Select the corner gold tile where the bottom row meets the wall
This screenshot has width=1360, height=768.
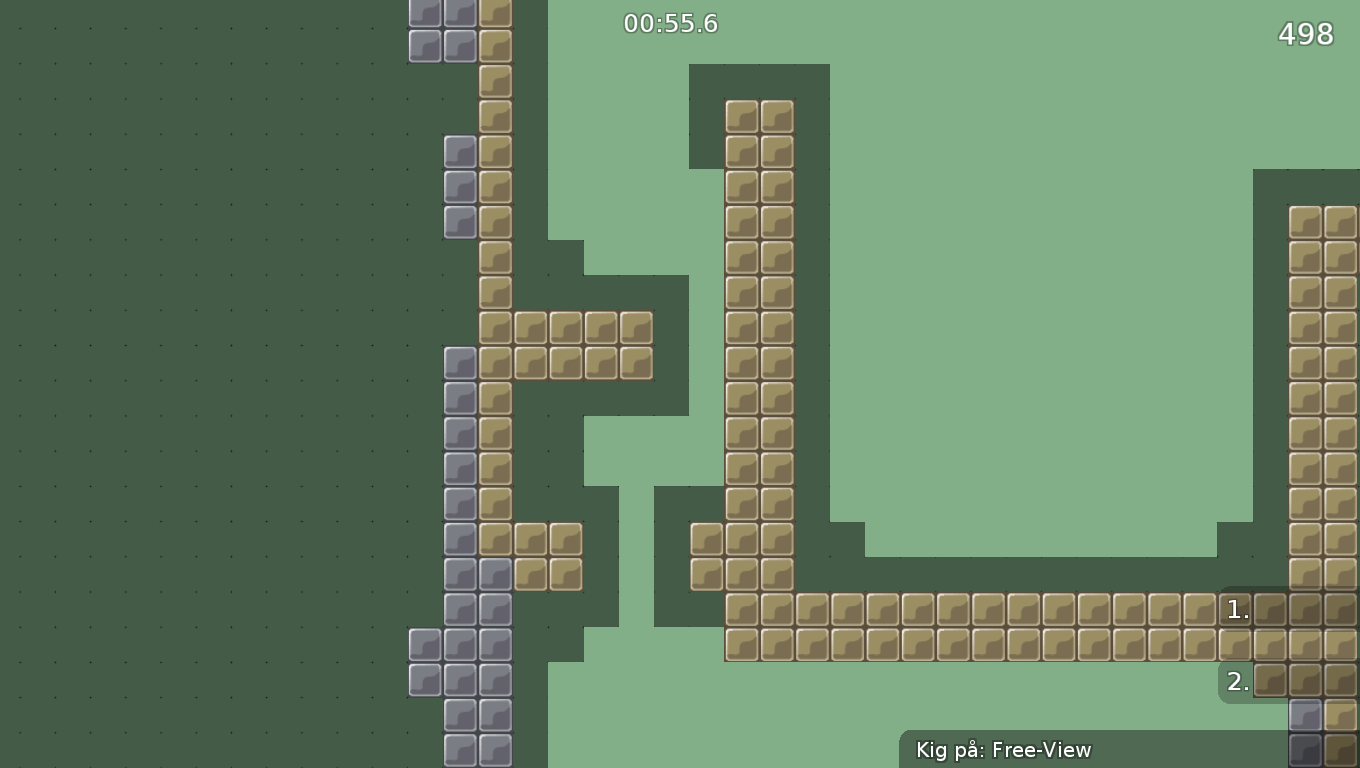742,610
